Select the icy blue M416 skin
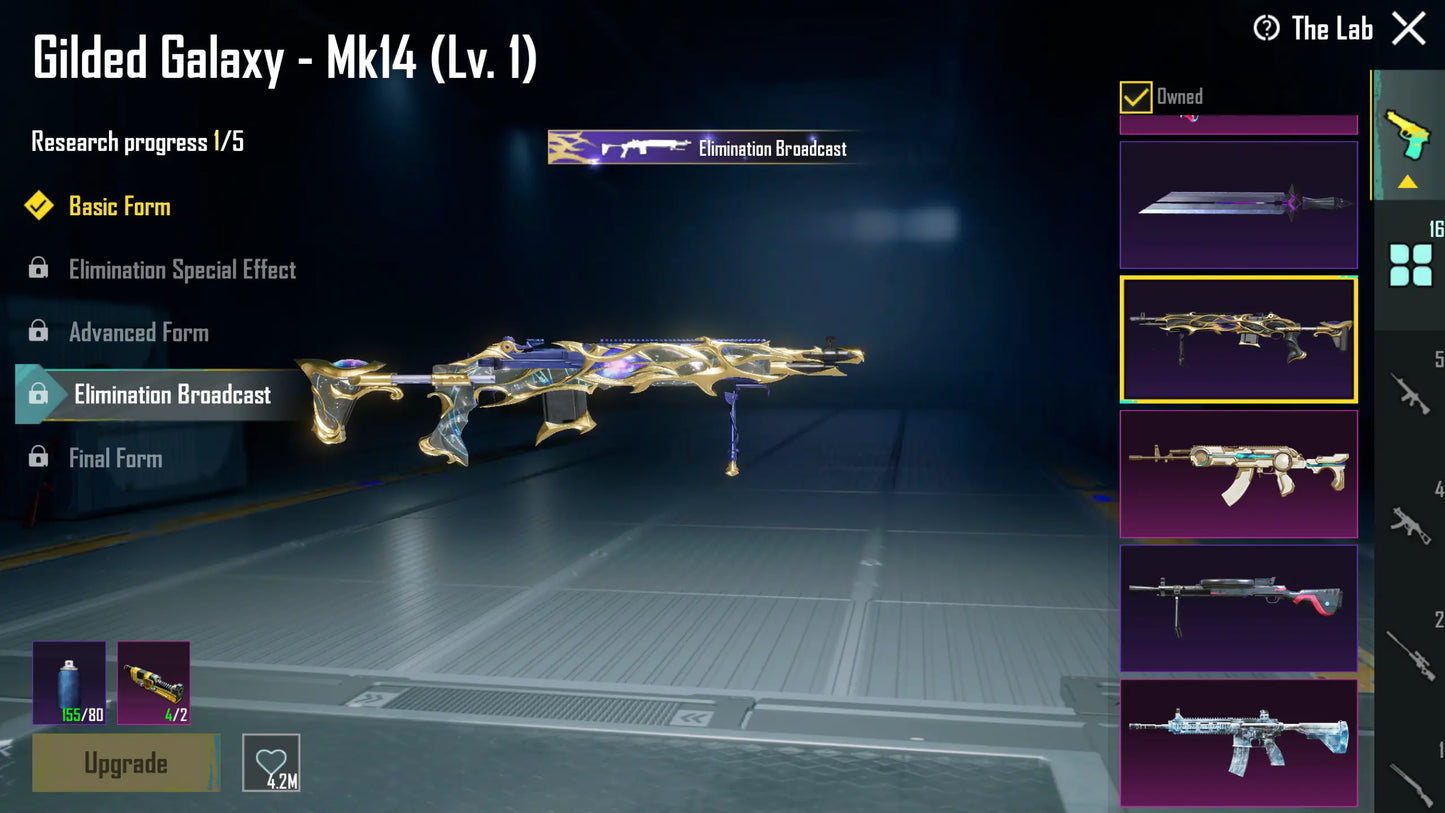The image size is (1445, 813). tap(1238, 742)
